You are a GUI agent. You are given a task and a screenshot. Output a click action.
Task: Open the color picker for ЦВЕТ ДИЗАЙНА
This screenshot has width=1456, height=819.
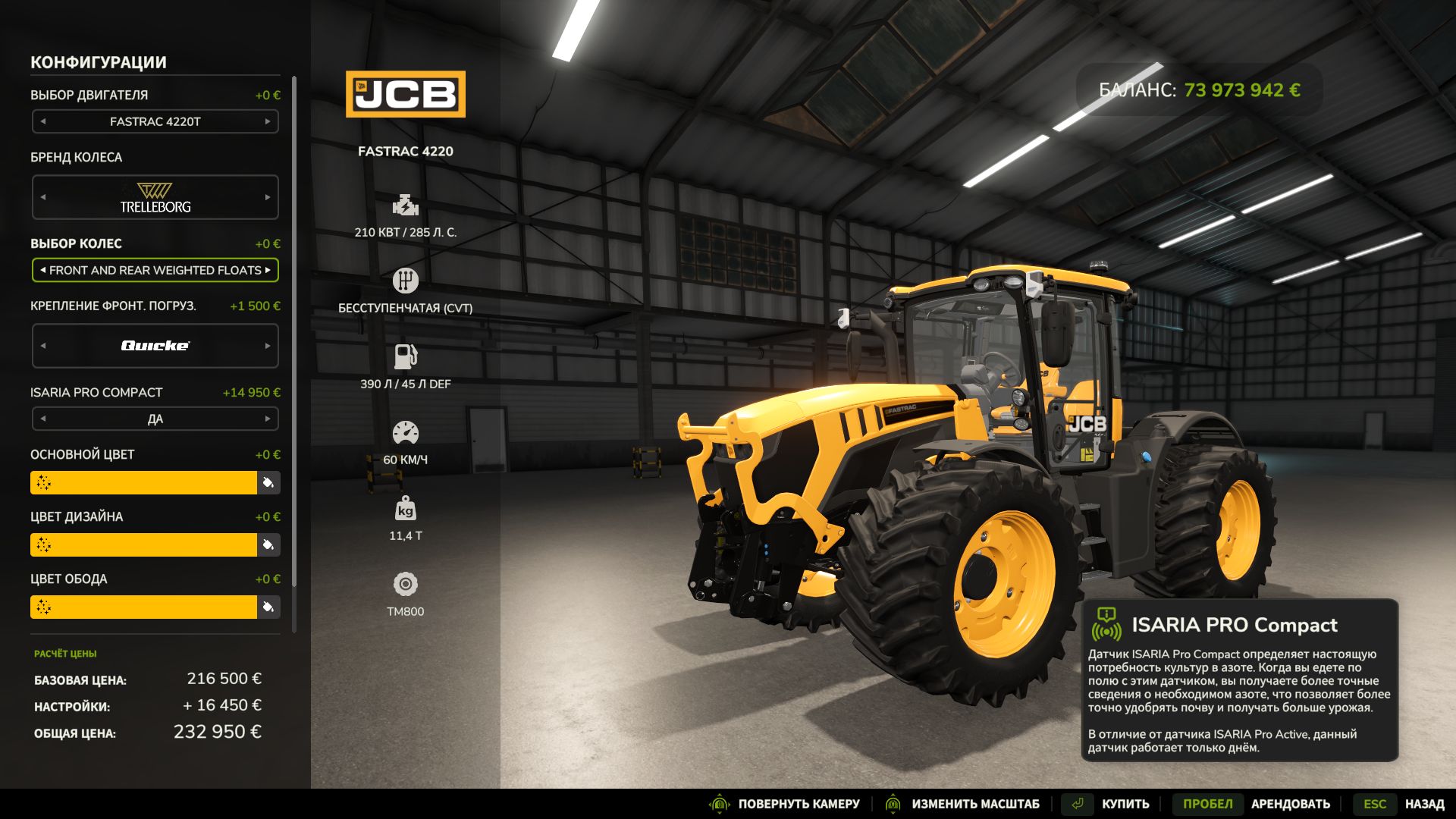(267, 544)
